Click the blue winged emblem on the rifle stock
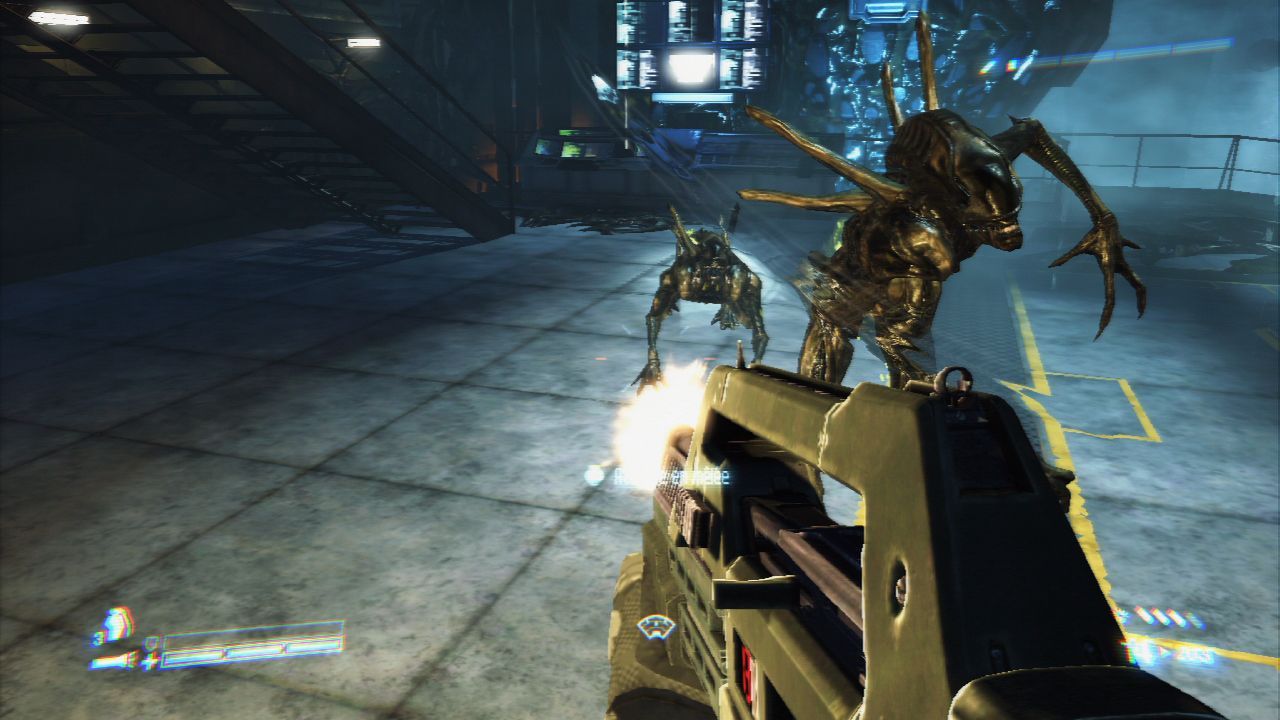 657,628
